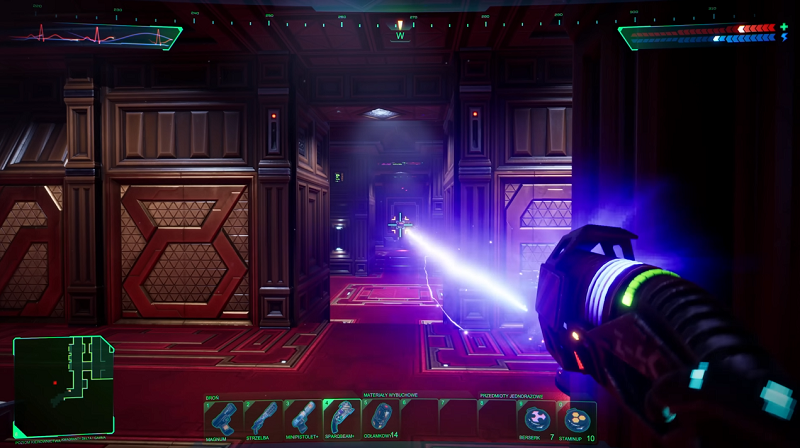Select the Odłamkowy grenade slot
The width and height of the screenshot is (800, 448).
(x=381, y=418)
